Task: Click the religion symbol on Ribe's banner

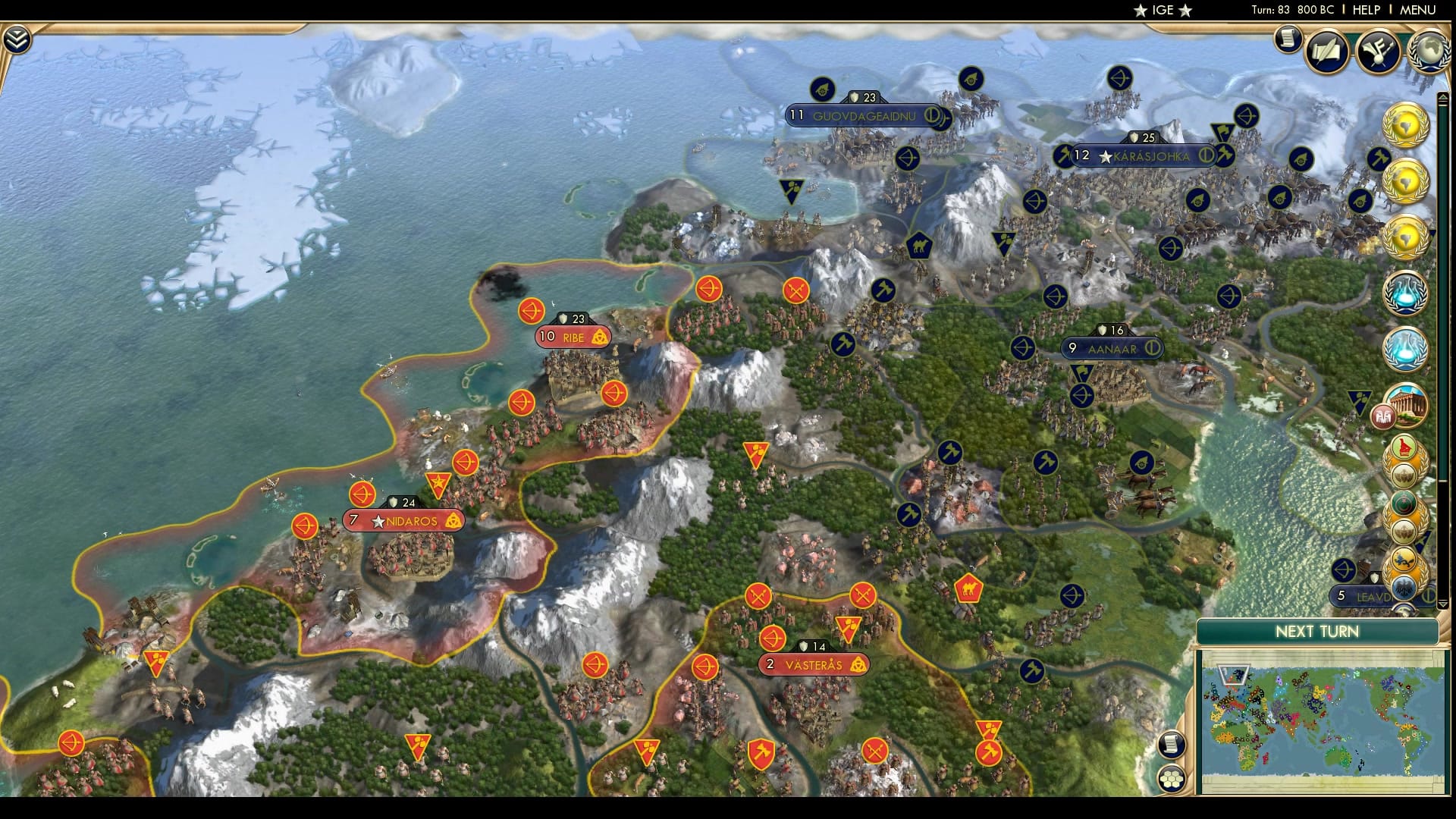Action: (600, 337)
